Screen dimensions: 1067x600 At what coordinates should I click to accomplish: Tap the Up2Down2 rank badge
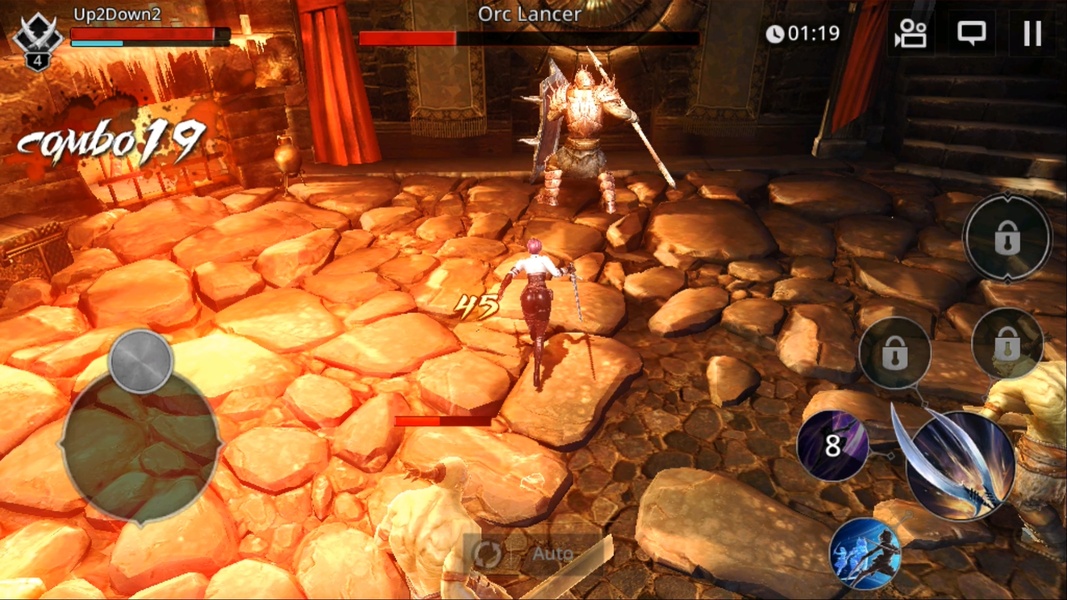(37, 42)
